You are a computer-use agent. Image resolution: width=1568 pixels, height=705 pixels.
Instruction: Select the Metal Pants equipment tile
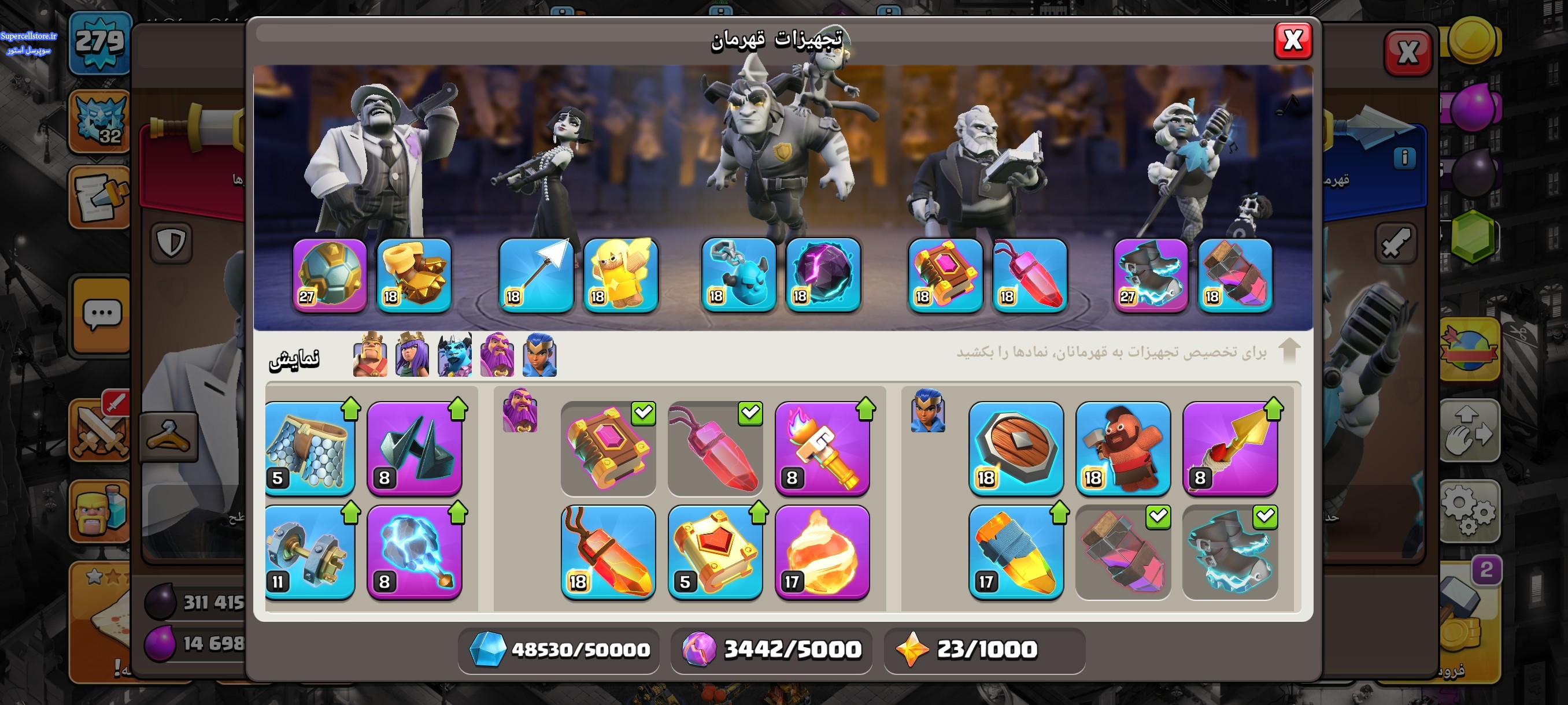point(310,448)
